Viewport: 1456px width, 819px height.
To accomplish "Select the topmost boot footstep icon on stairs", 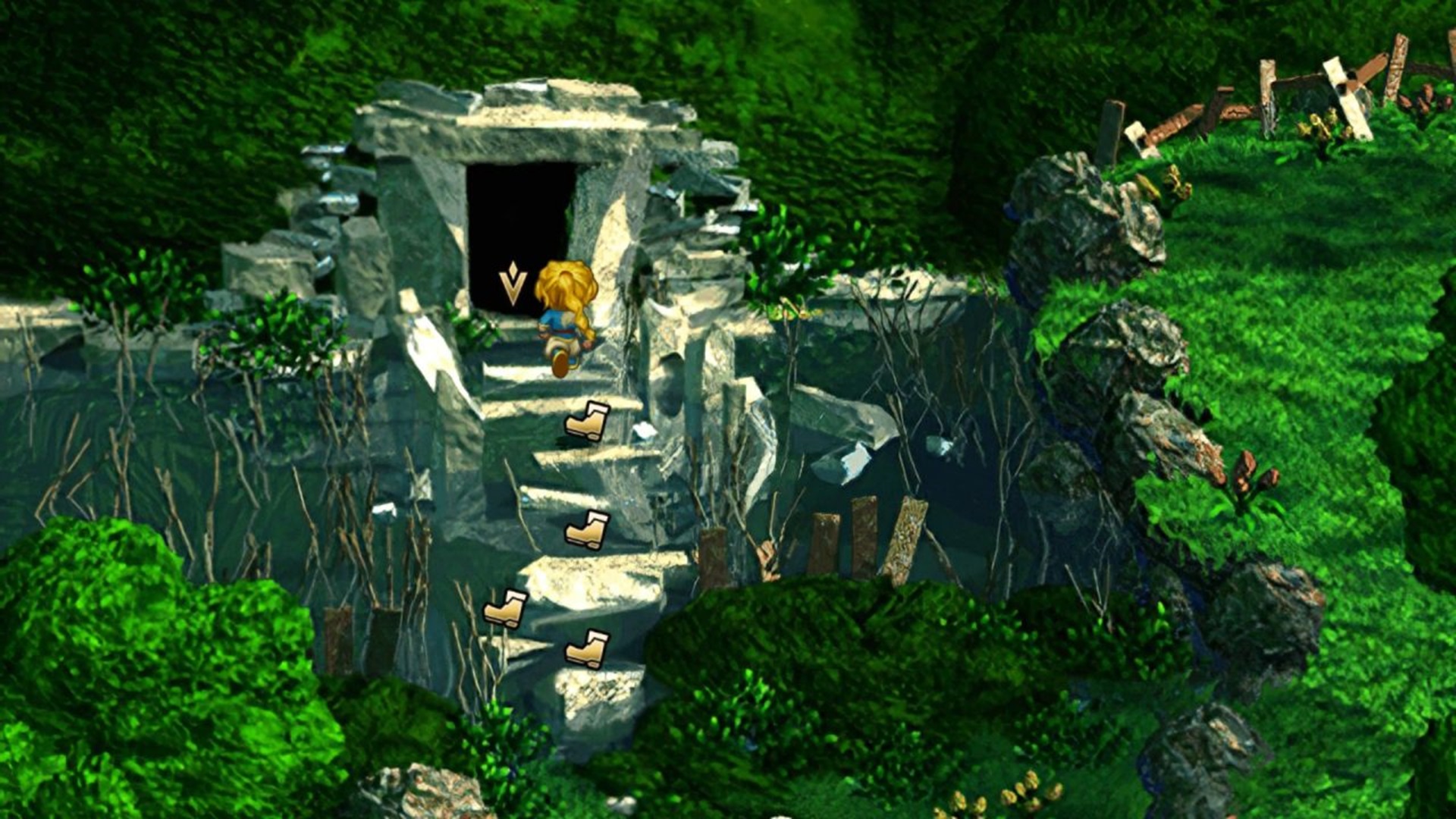I will click(x=588, y=421).
